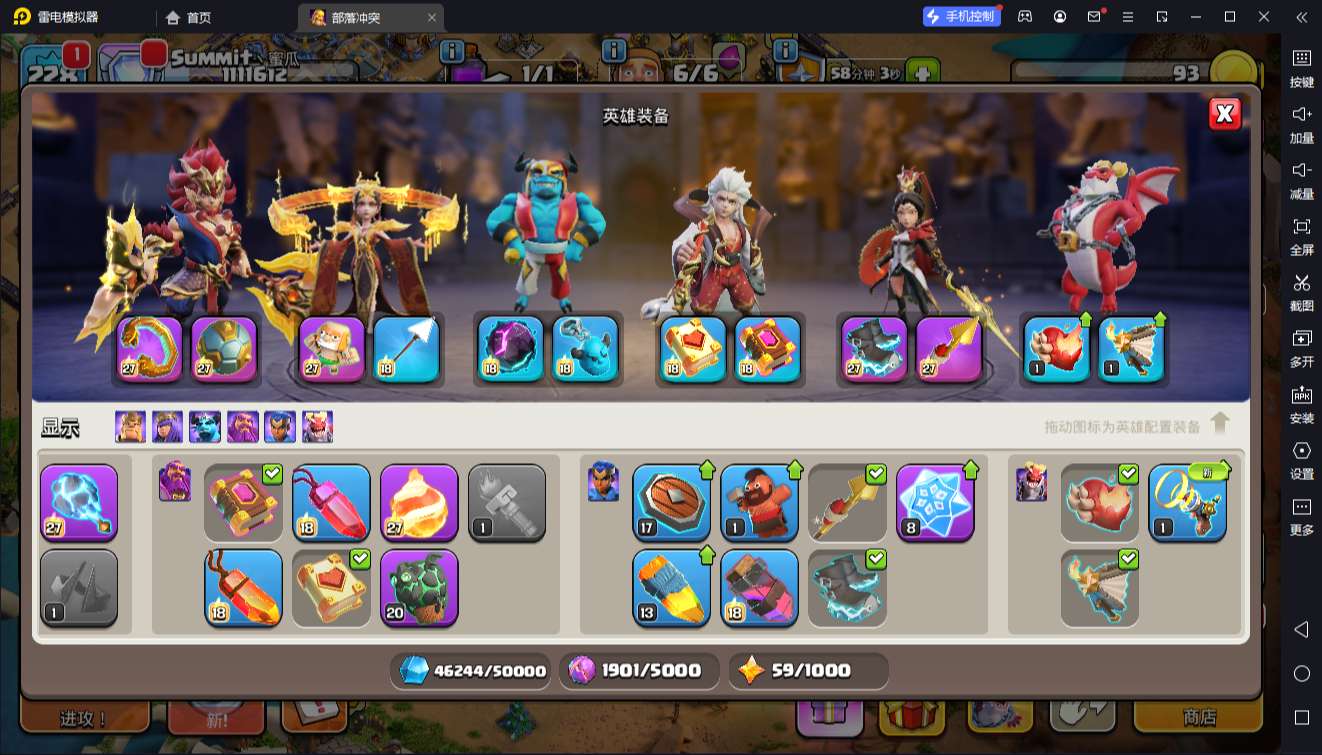Select the level 8 Frozen Arrow snowflake item
This screenshot has height=755, width=1322.
[935, 502]
